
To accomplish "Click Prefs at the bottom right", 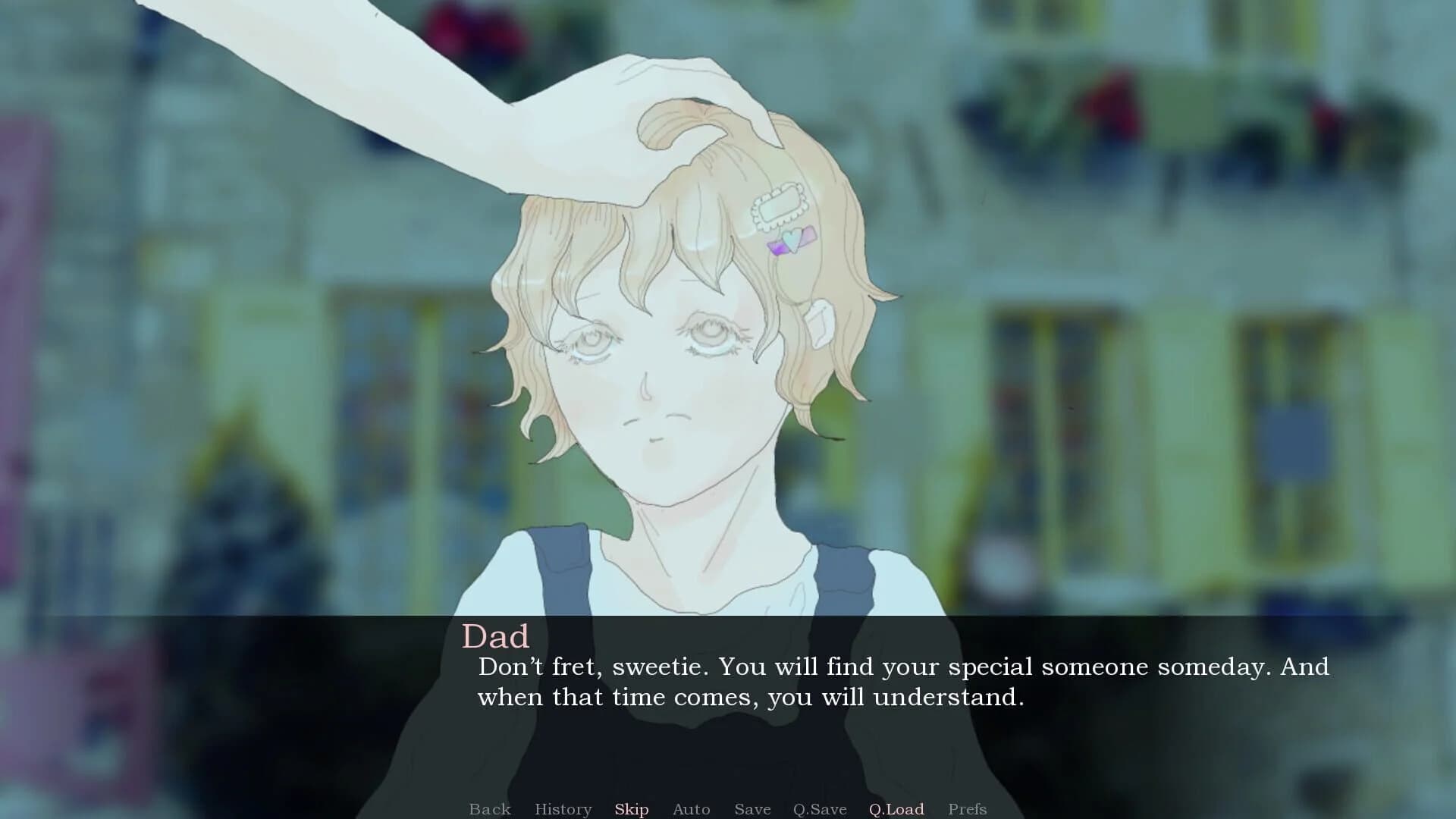I will point(968,809).
